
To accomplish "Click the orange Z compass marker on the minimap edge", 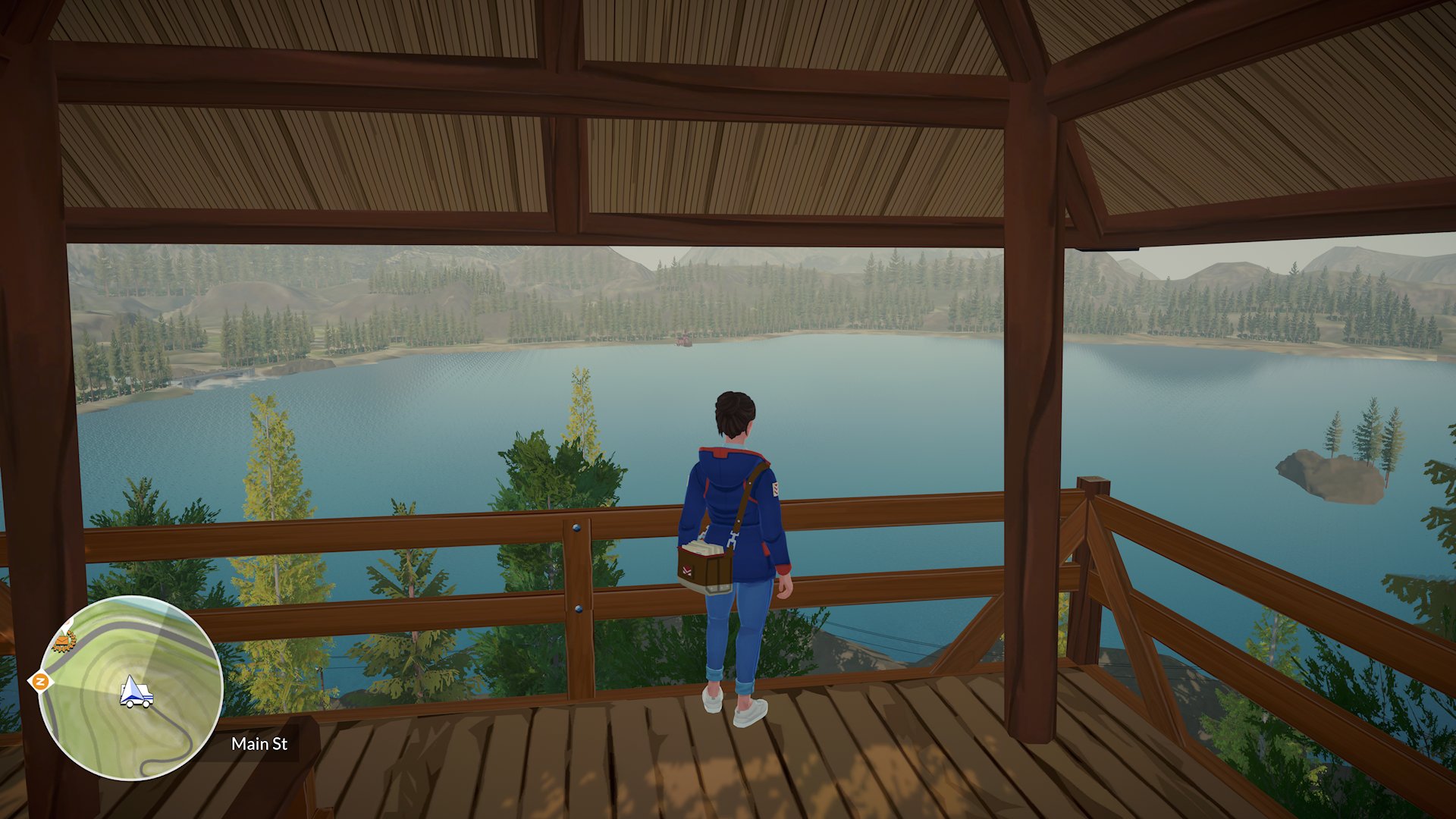I will pos(41,680).
